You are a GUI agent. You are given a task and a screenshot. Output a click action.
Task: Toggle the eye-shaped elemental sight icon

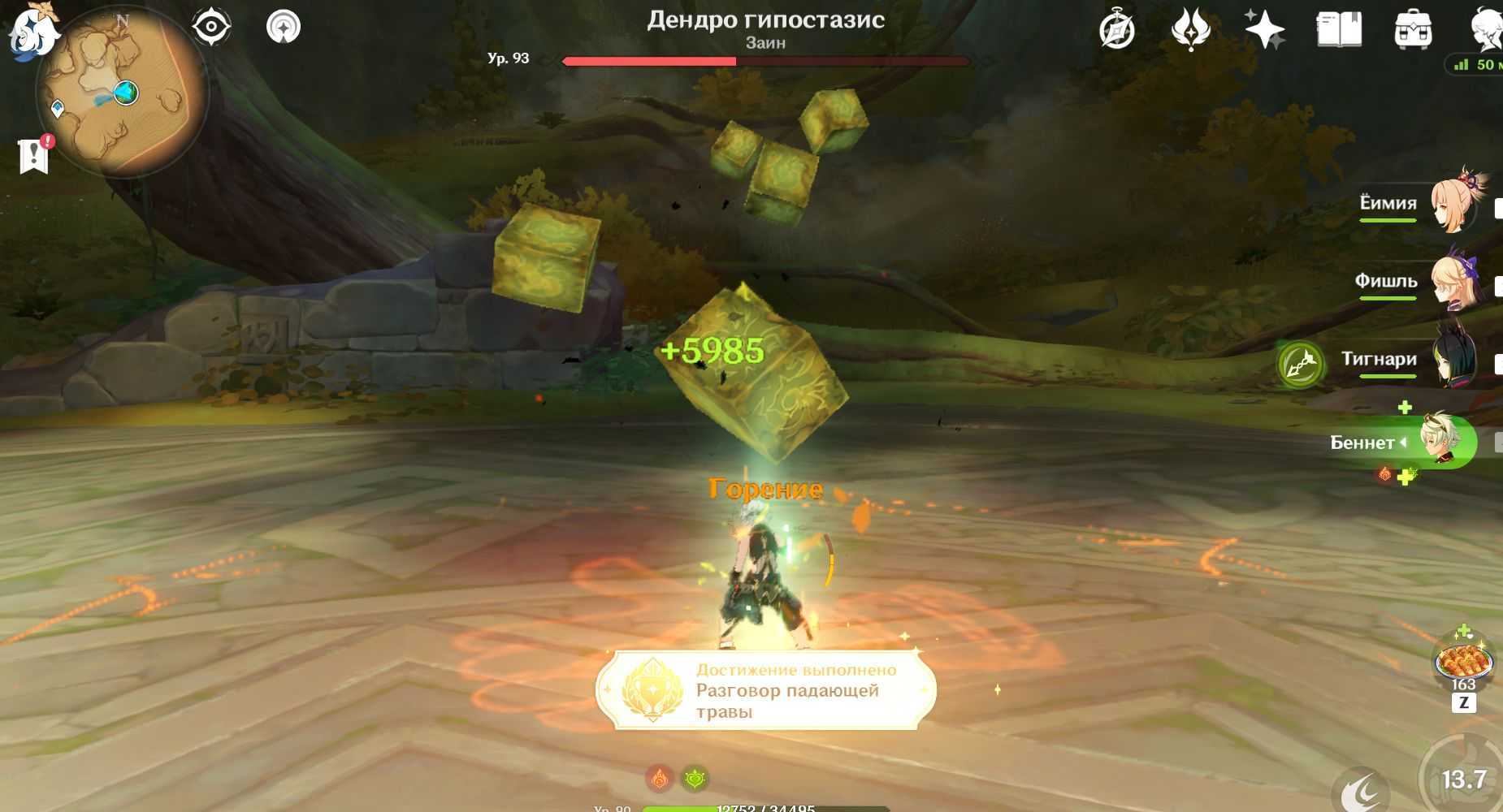210,27
